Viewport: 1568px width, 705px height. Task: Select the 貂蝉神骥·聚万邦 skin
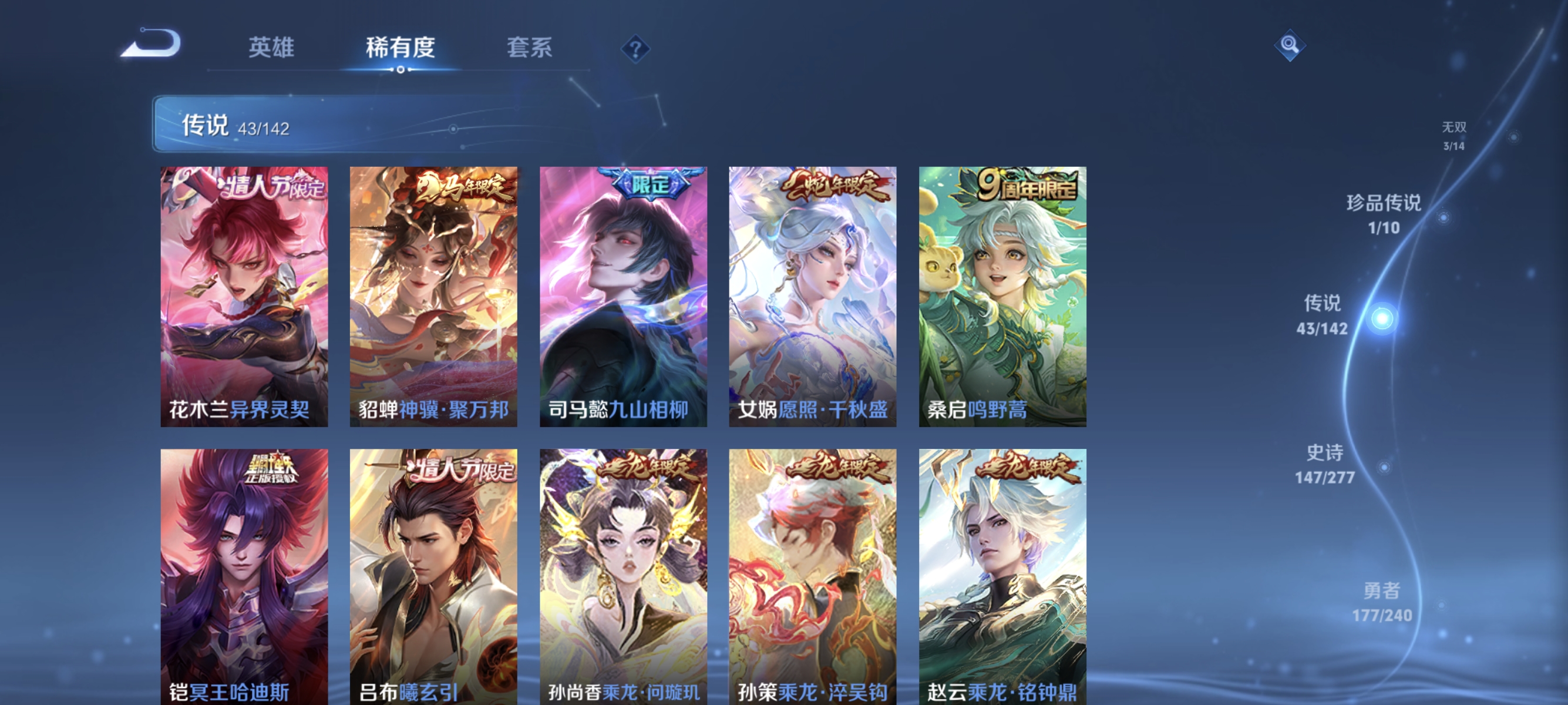click(x=435, y=296)
